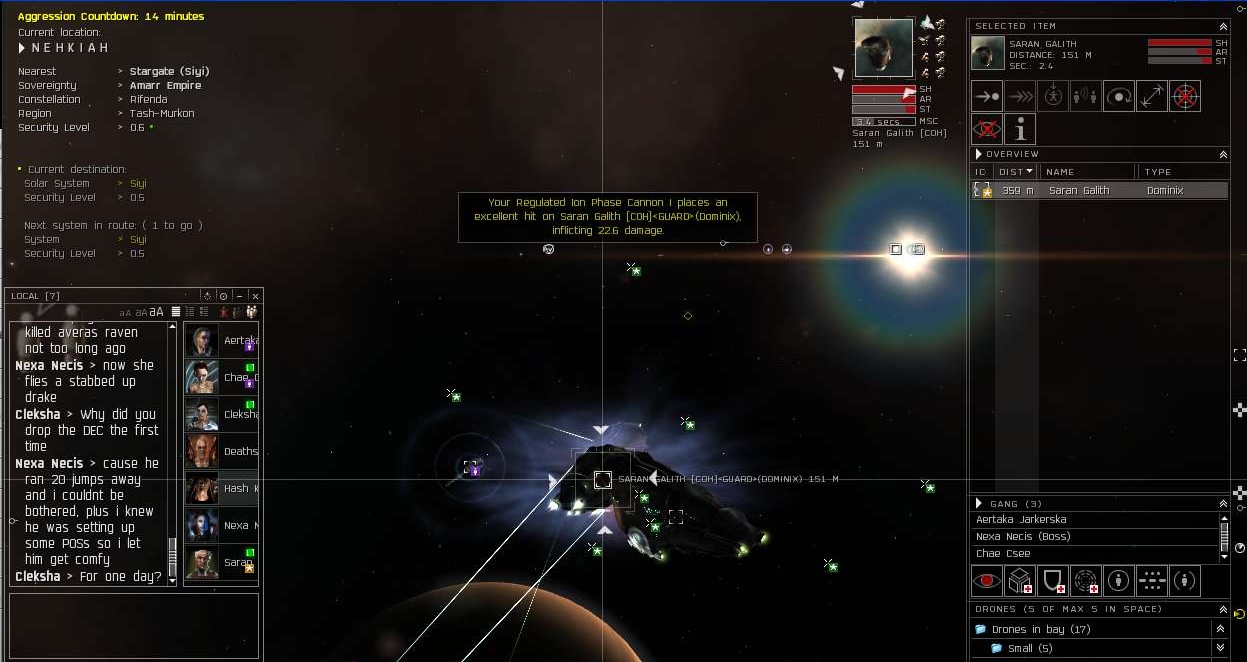Collapse the Selected Item panel
The width and height of the screenshot is (1247, 662).
pyautogui.click(x=1222, y=26)
